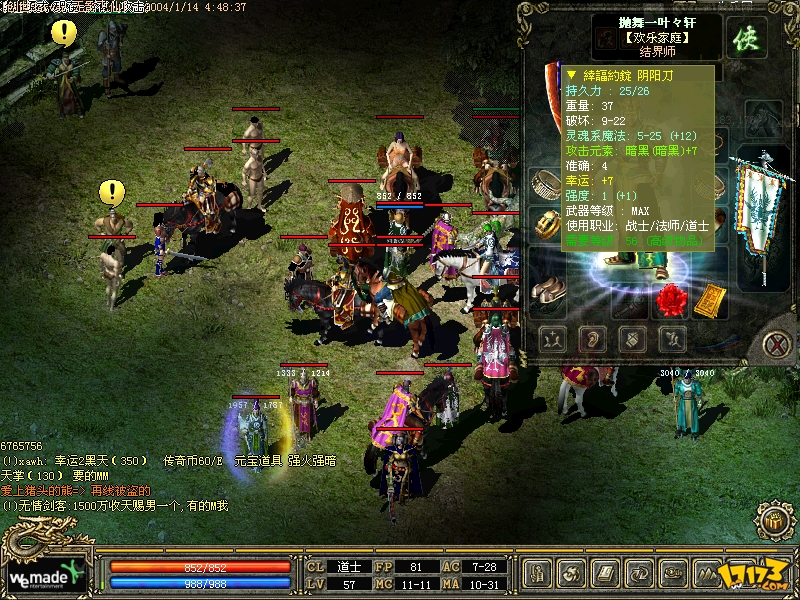Click the shield icon button in panel
Screen dimensions: 800x600
[631, 339]
